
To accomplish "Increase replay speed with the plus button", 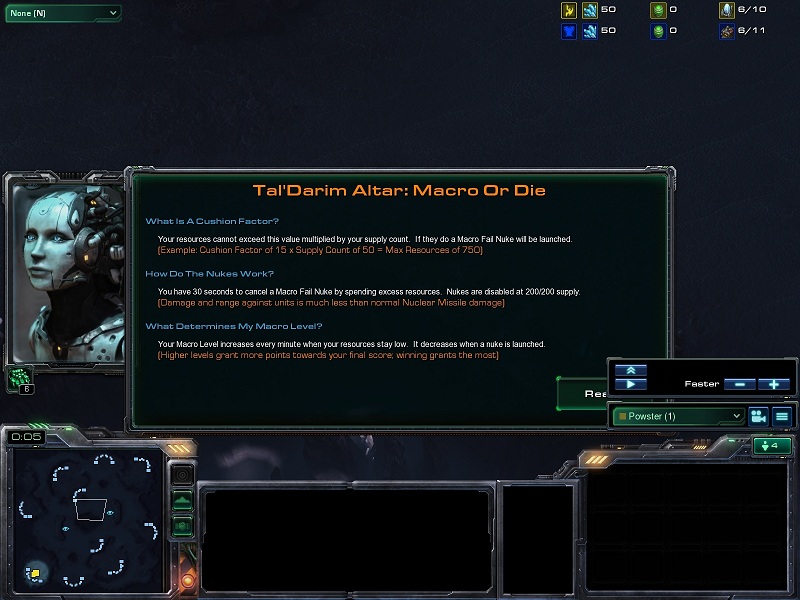I will click(773, 384).
